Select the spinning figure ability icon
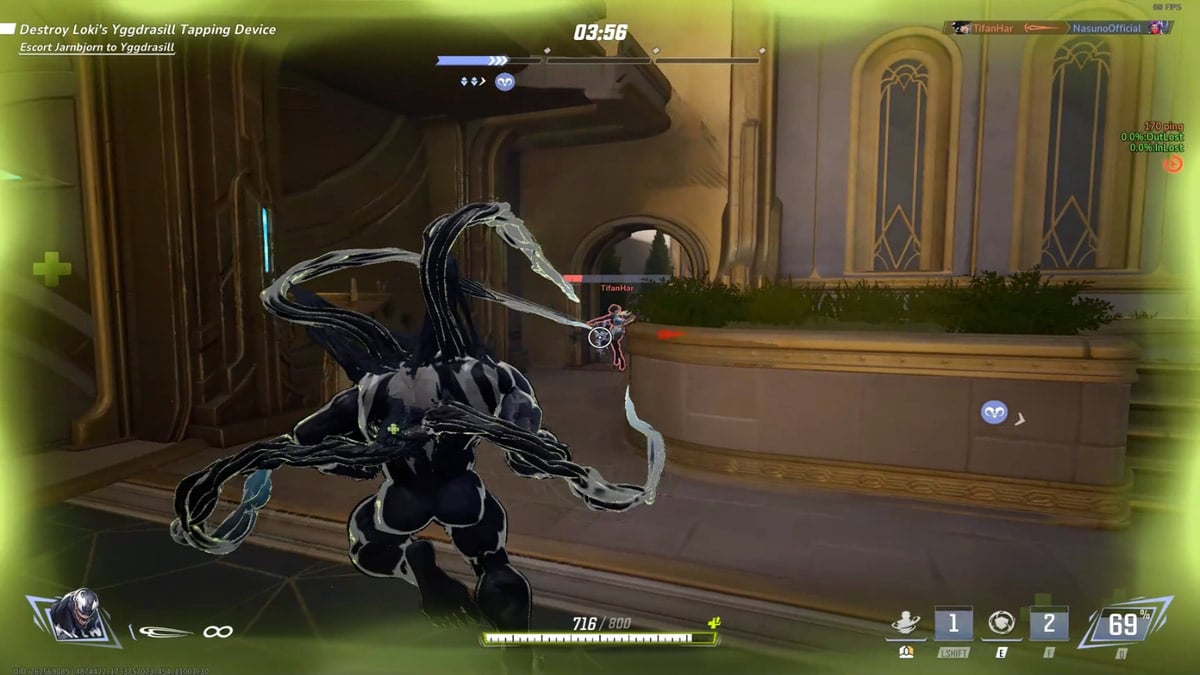The image size is (1200, 675). (905, 624)
